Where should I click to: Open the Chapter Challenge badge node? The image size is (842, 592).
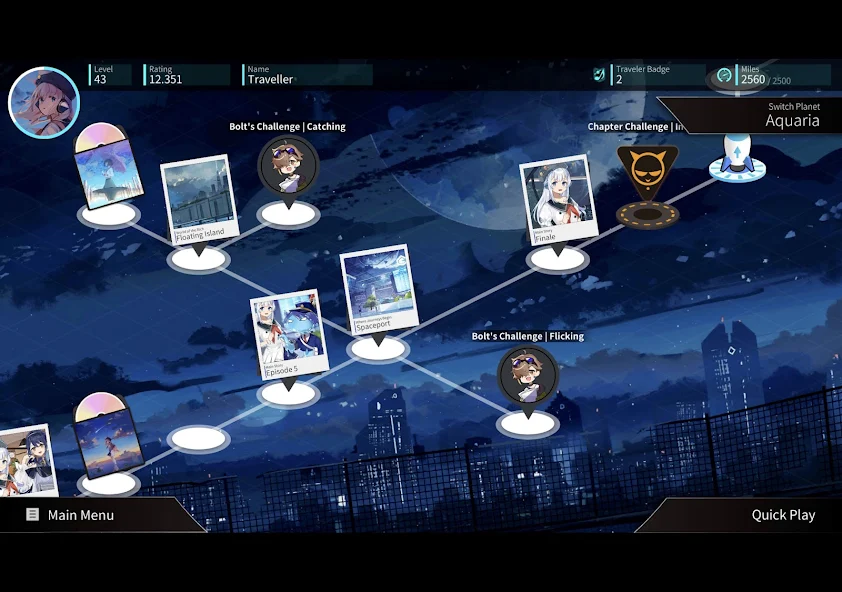[647, 175]
